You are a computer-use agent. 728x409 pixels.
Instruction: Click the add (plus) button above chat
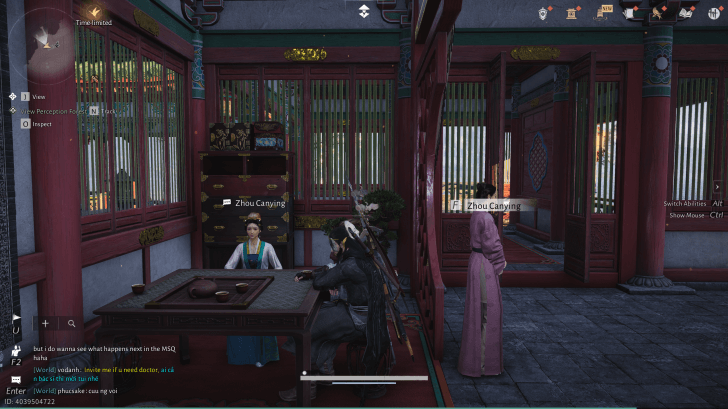[46, 323]
